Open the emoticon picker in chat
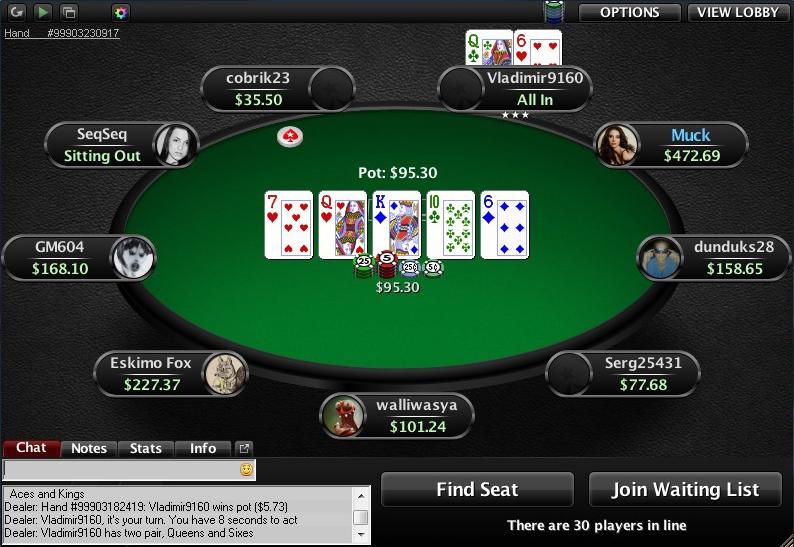794x547 pixels. [246, 468]
